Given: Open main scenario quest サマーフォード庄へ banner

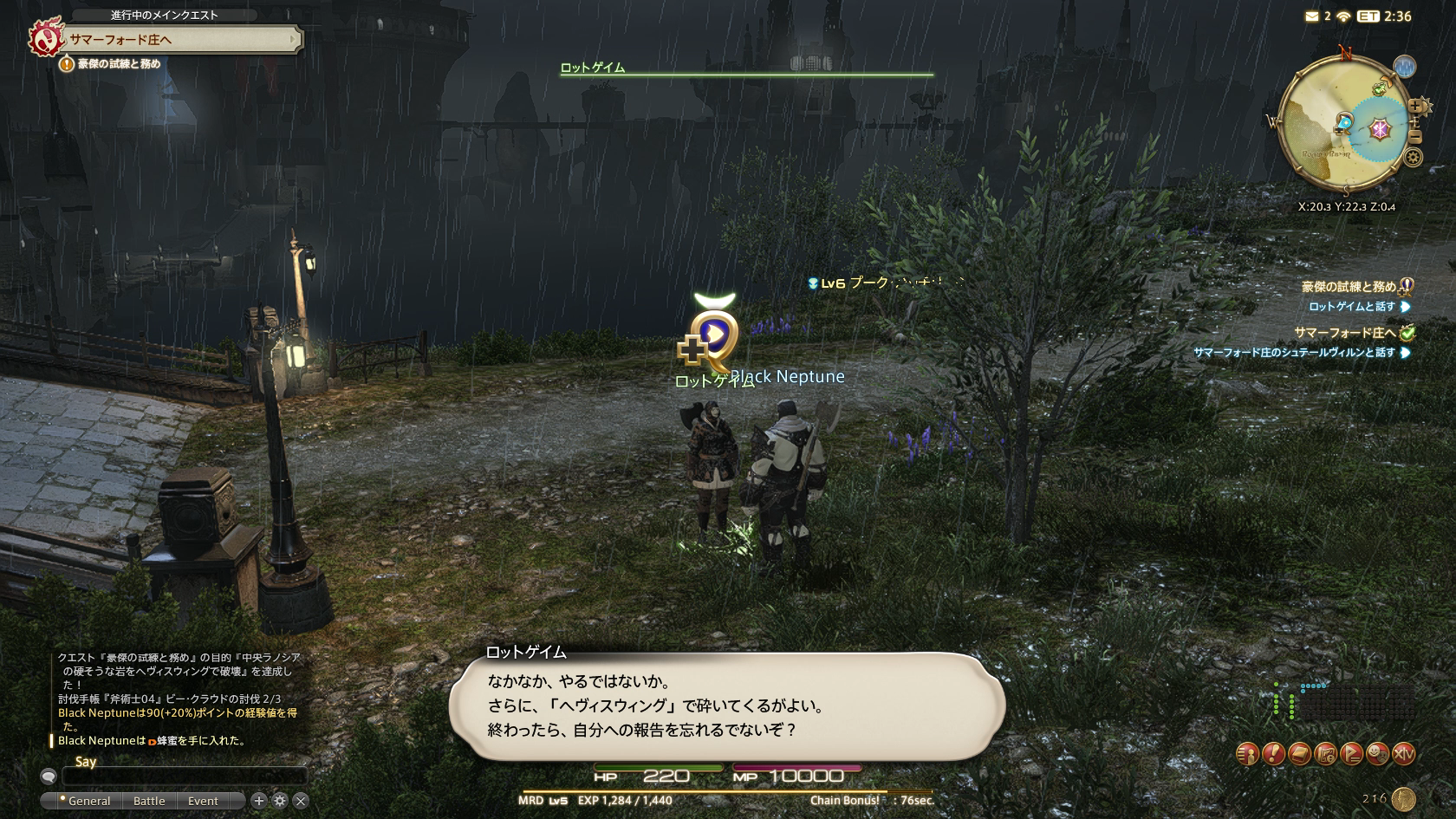Looking at the screenshot, I should (x=173, y=40).
